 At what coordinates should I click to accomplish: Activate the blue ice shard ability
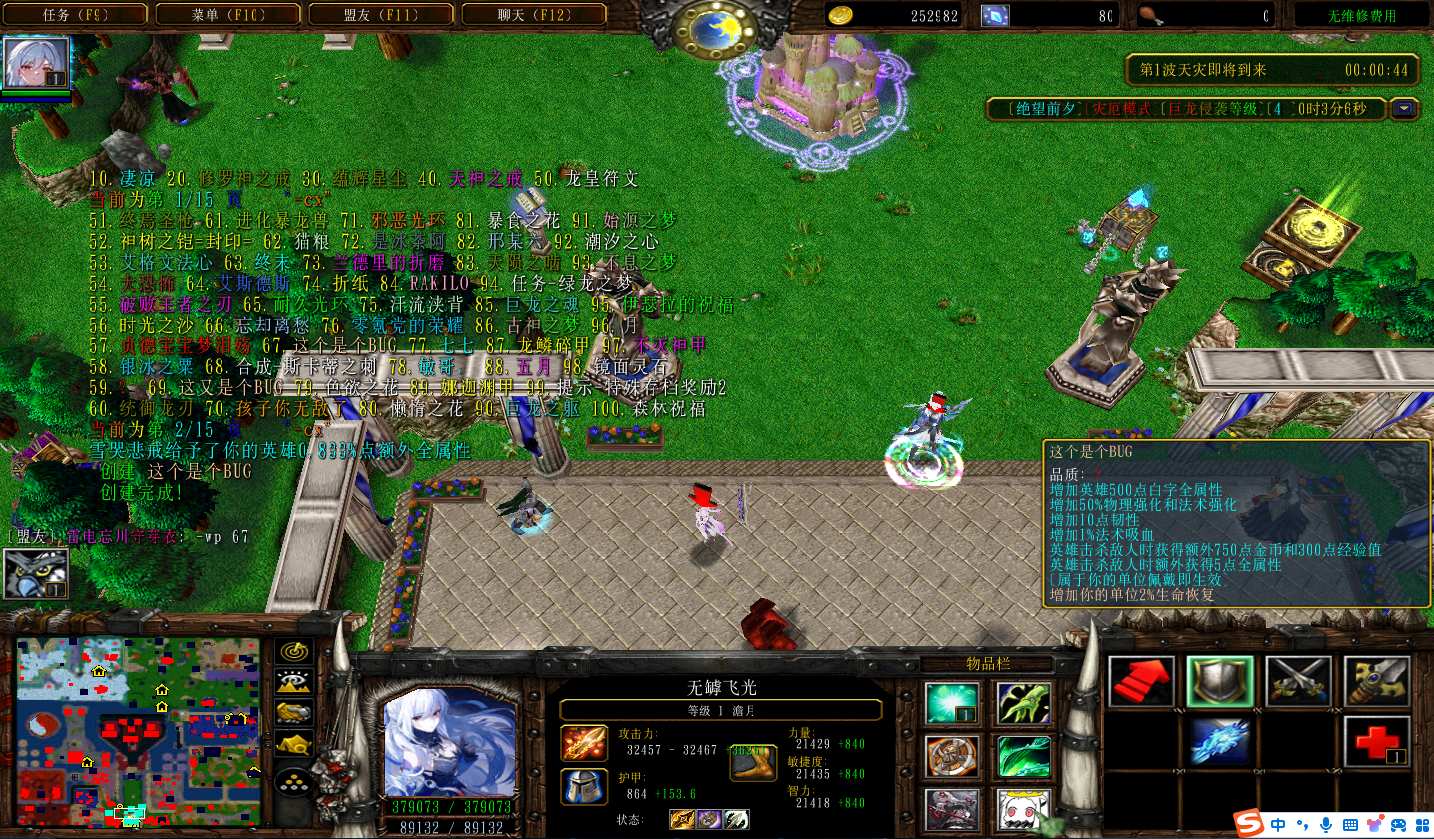pos(1220,742)
